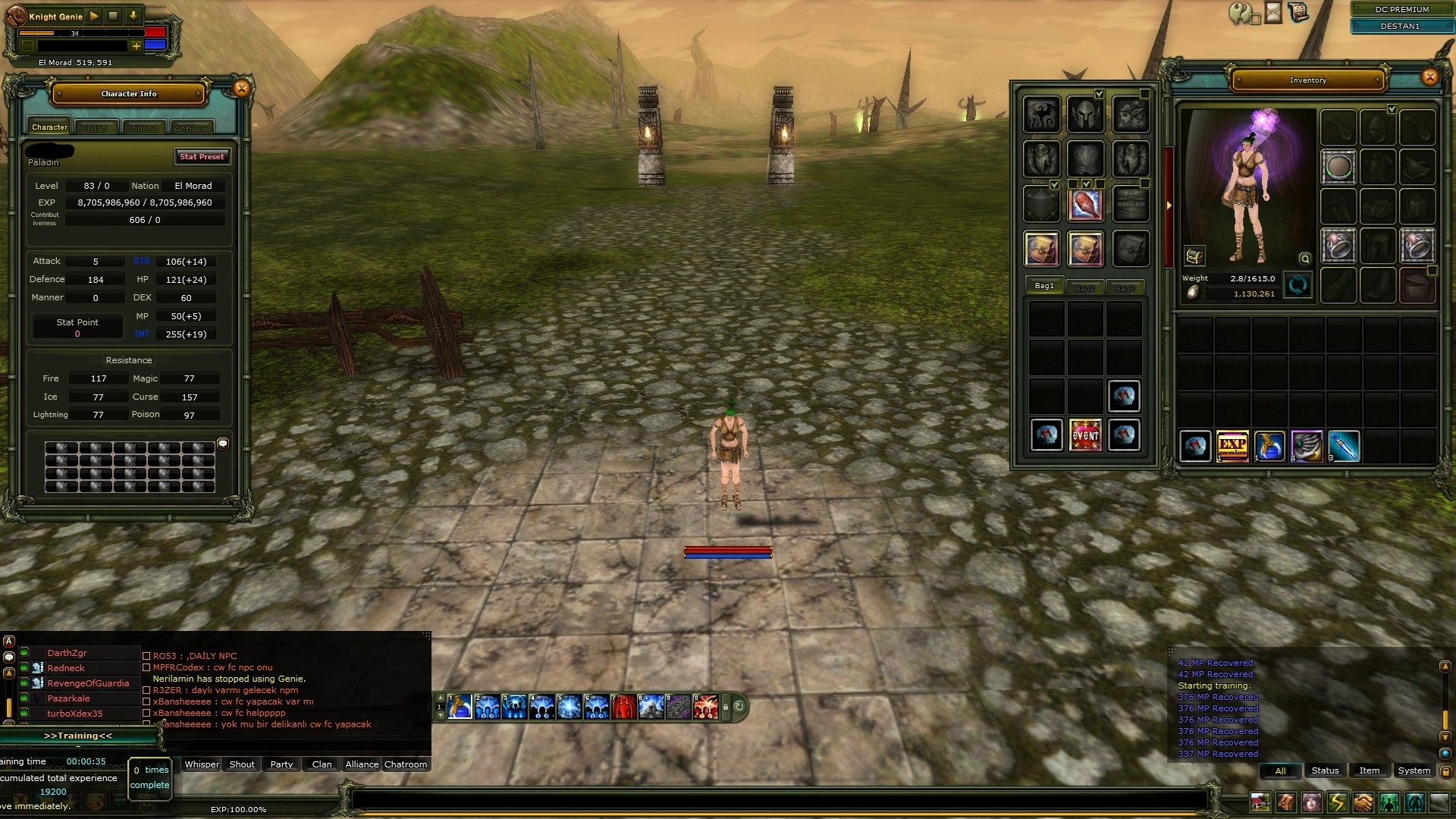The height and width of the screenshot is (819, 1456).
Task: Switch chat to Shout
Action: 242,764
